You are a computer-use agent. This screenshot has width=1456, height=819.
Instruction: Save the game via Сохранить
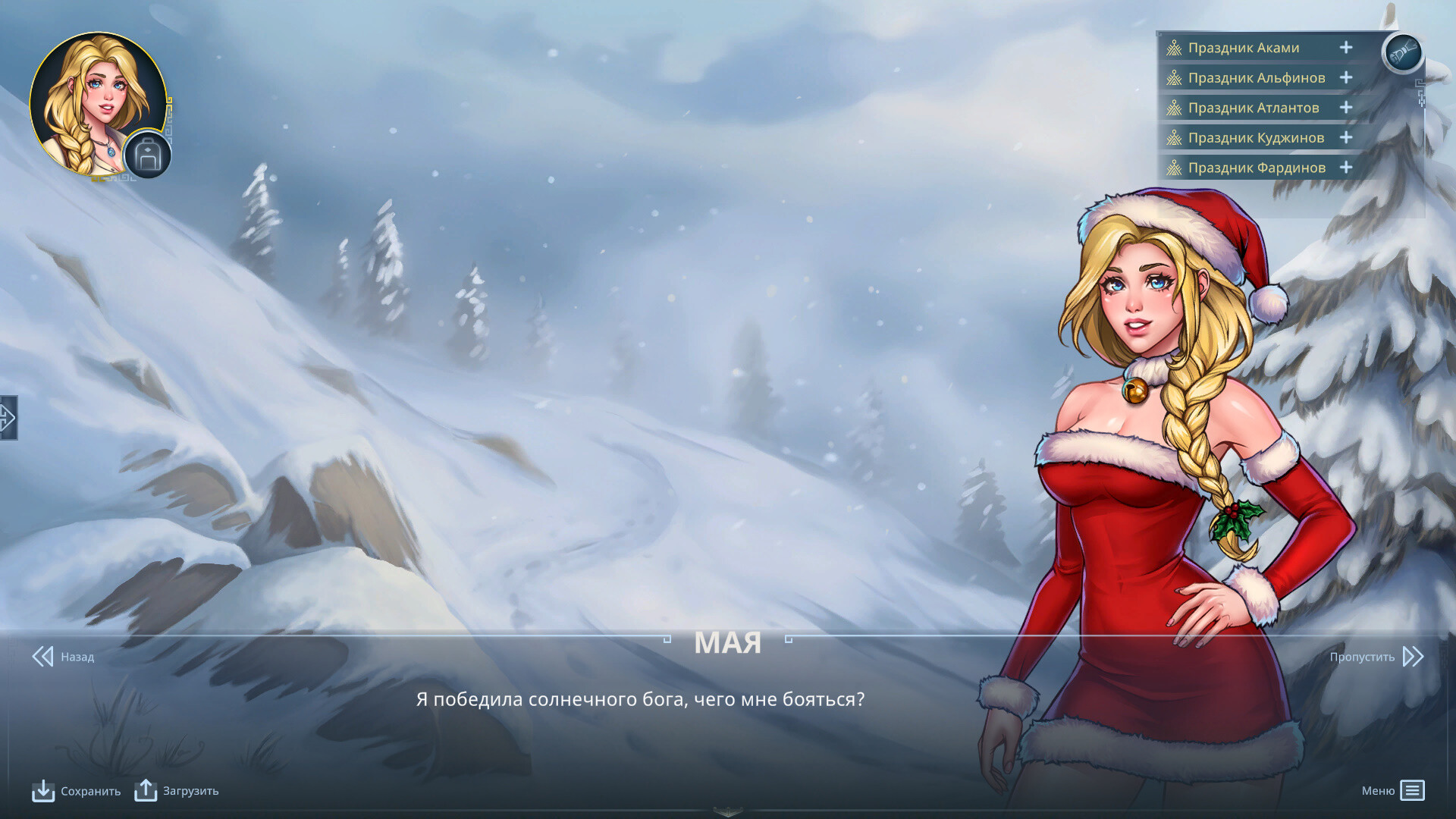coord(77,791)
